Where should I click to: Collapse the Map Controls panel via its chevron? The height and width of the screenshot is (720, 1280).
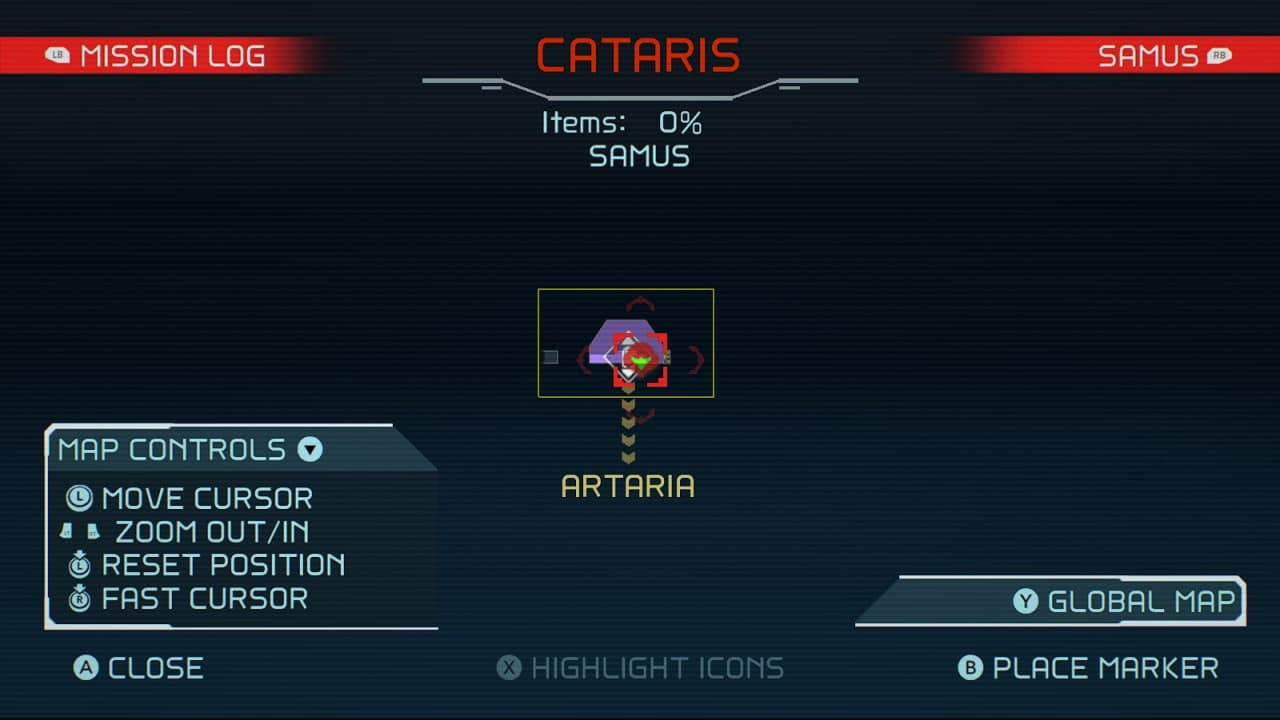click(308, 450)
